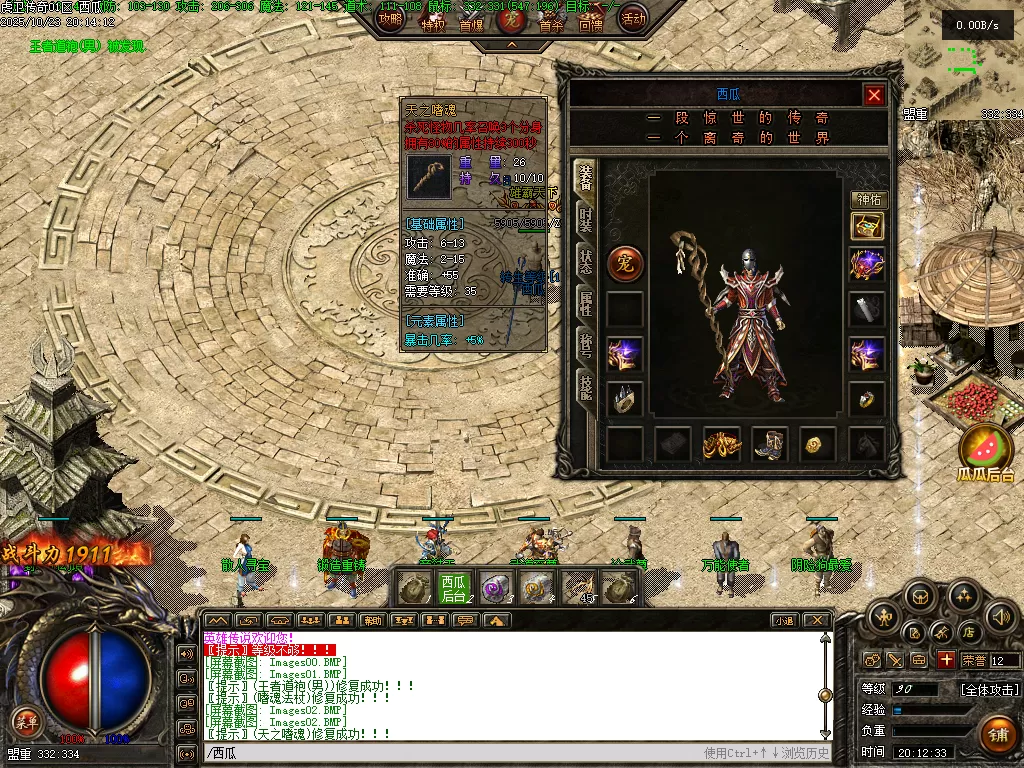Show the 属性 attributes tab
The height and width of the screenshot is (768, 1024).
585,301
